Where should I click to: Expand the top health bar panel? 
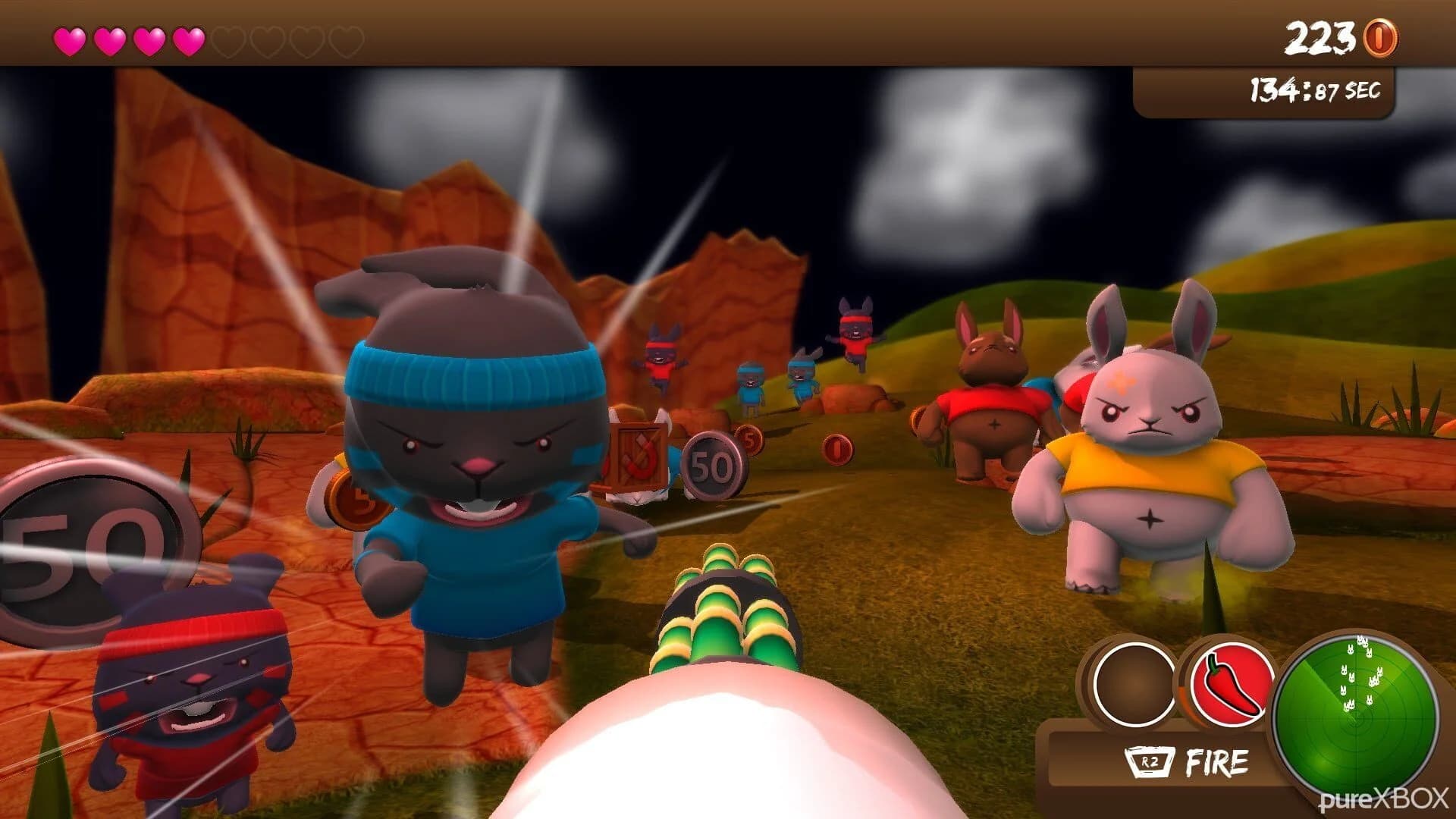(x=205, y=34)
